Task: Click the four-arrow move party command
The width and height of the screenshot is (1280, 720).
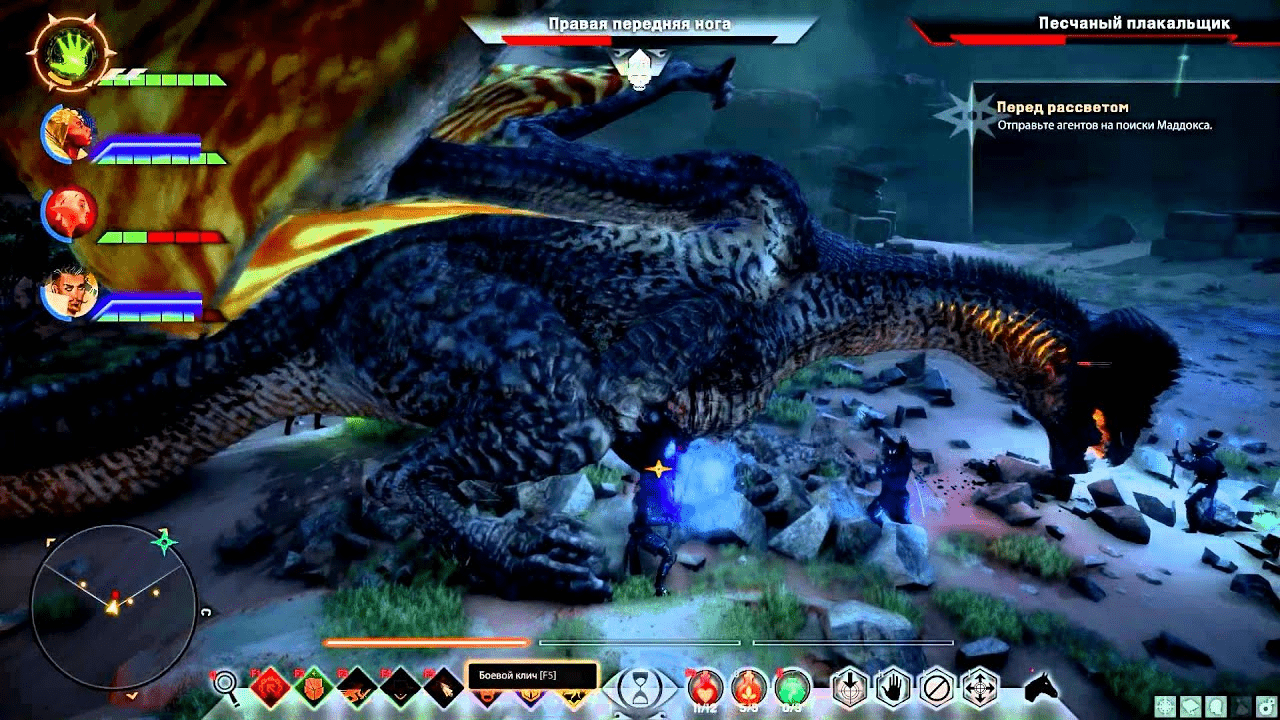Action: coord(980,688)
